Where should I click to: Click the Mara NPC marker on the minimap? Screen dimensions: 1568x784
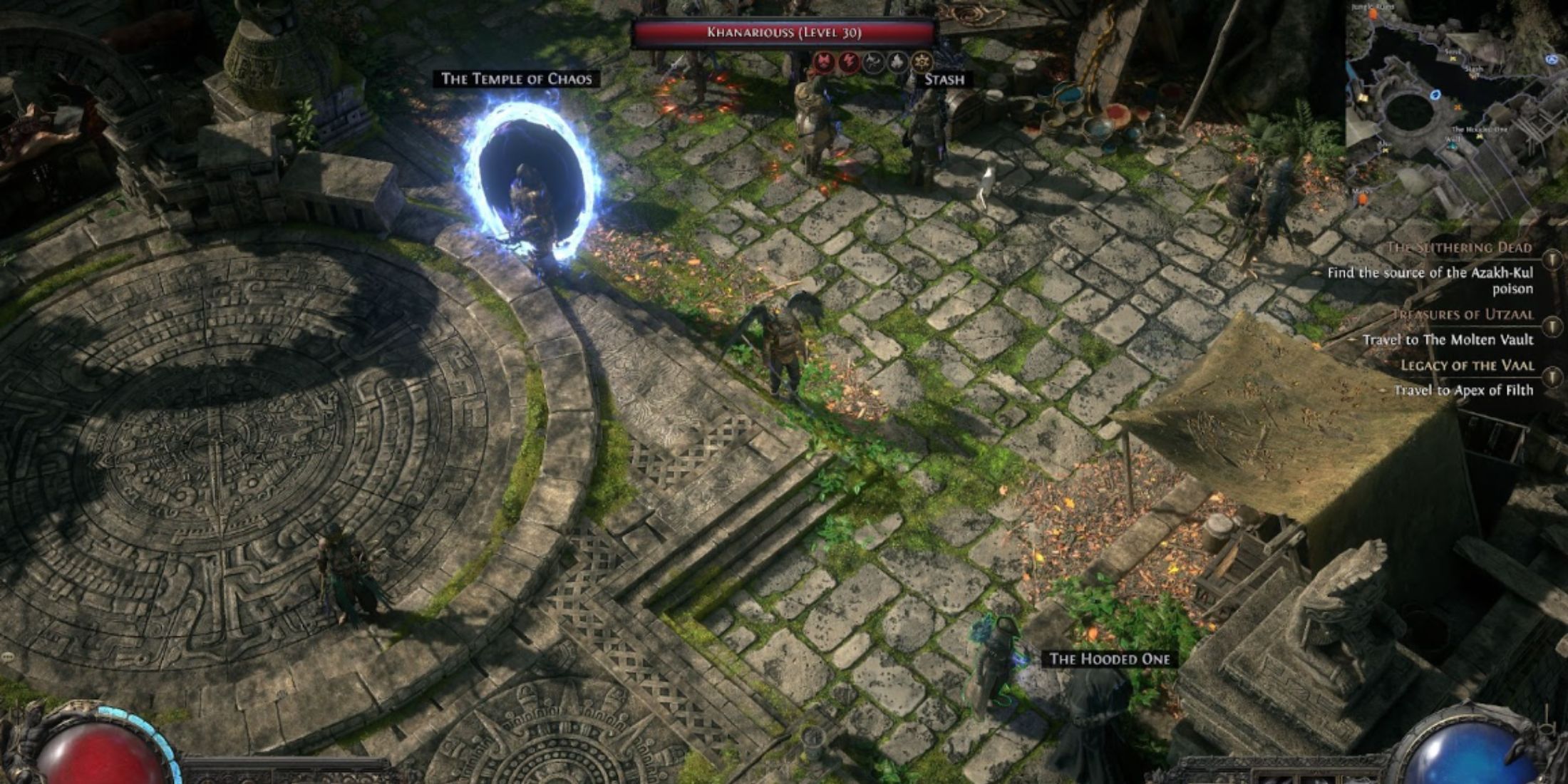(1361, 198)
